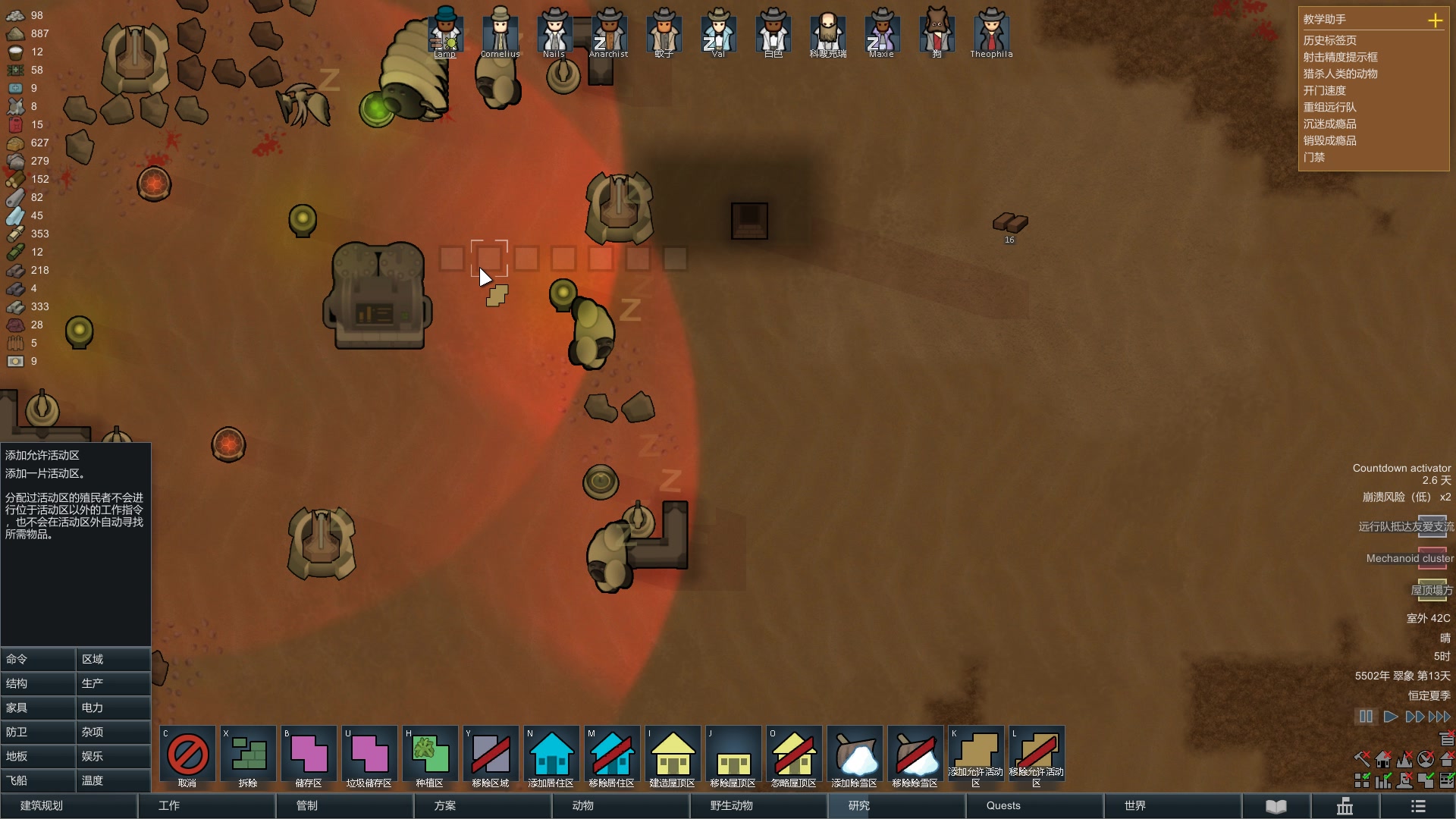The image size is (1456, 819).
Task: Open the 动物 animals menu
Action: click(x=582, y=806)
